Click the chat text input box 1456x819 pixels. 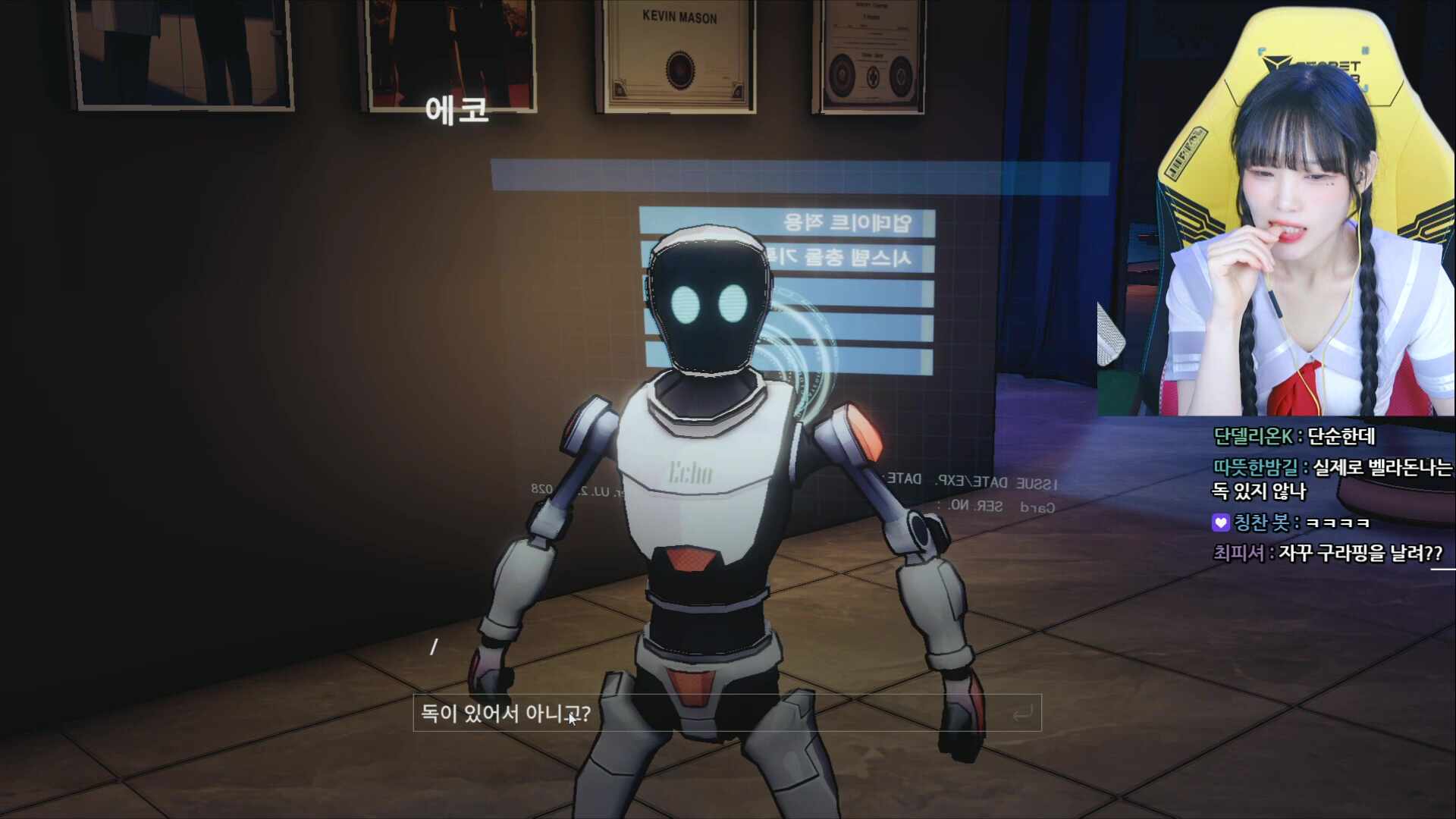click(x=726, y=714)
